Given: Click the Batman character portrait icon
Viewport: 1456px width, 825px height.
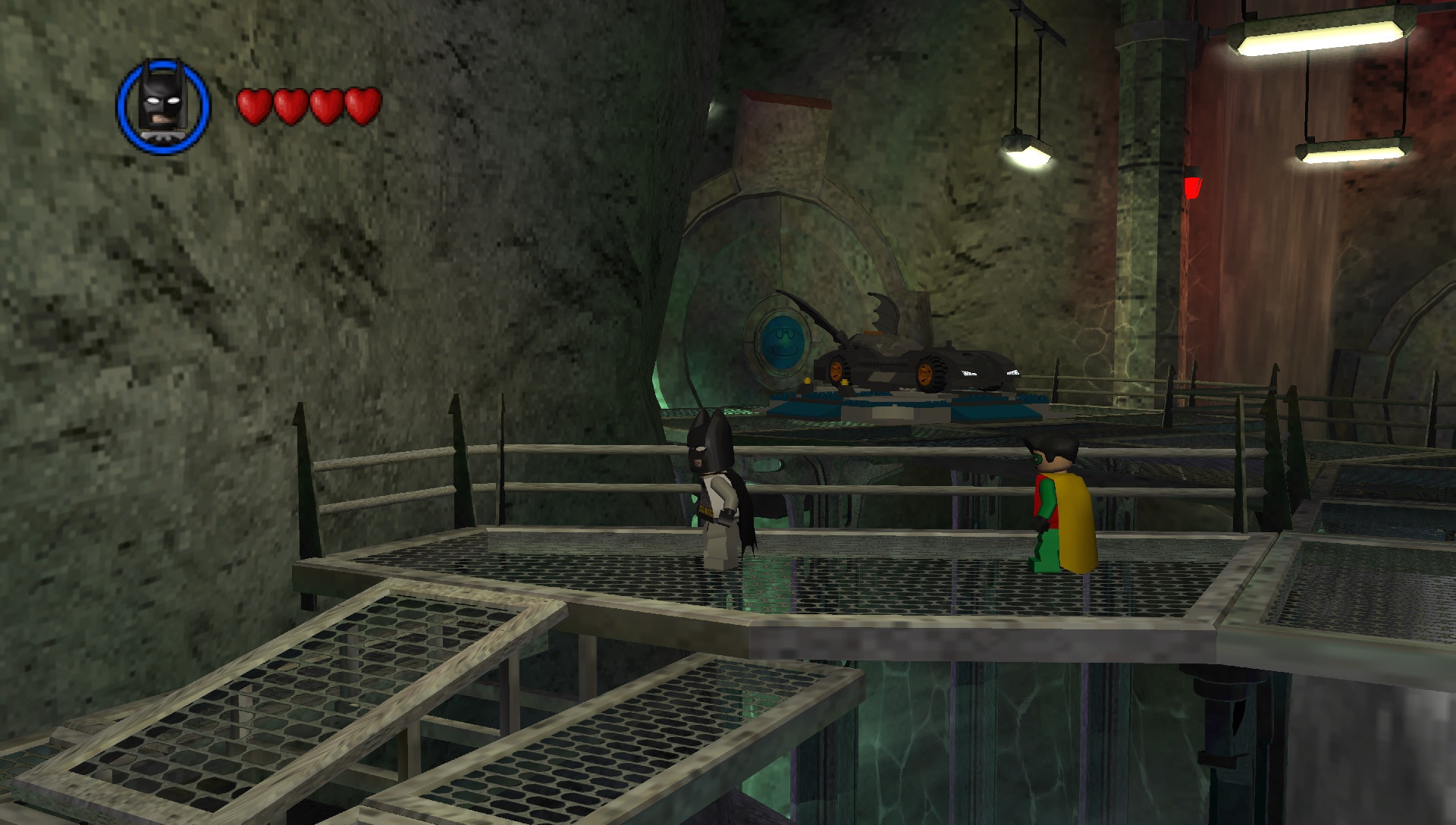Looking at the screenshot, I should [x=163, y=106].
